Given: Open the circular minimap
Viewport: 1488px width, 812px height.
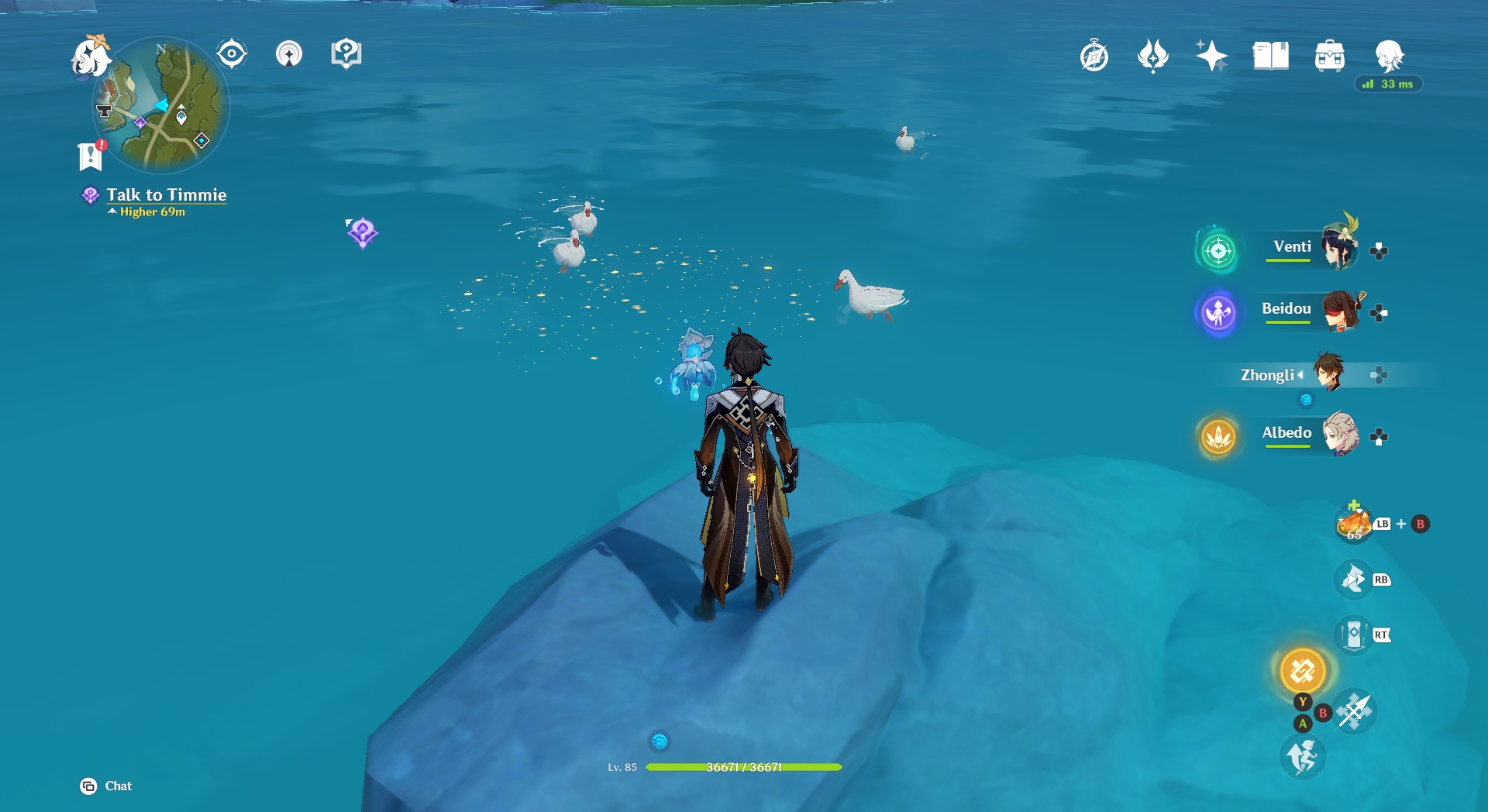Looking at the screenshot, I should pos(161,105).
